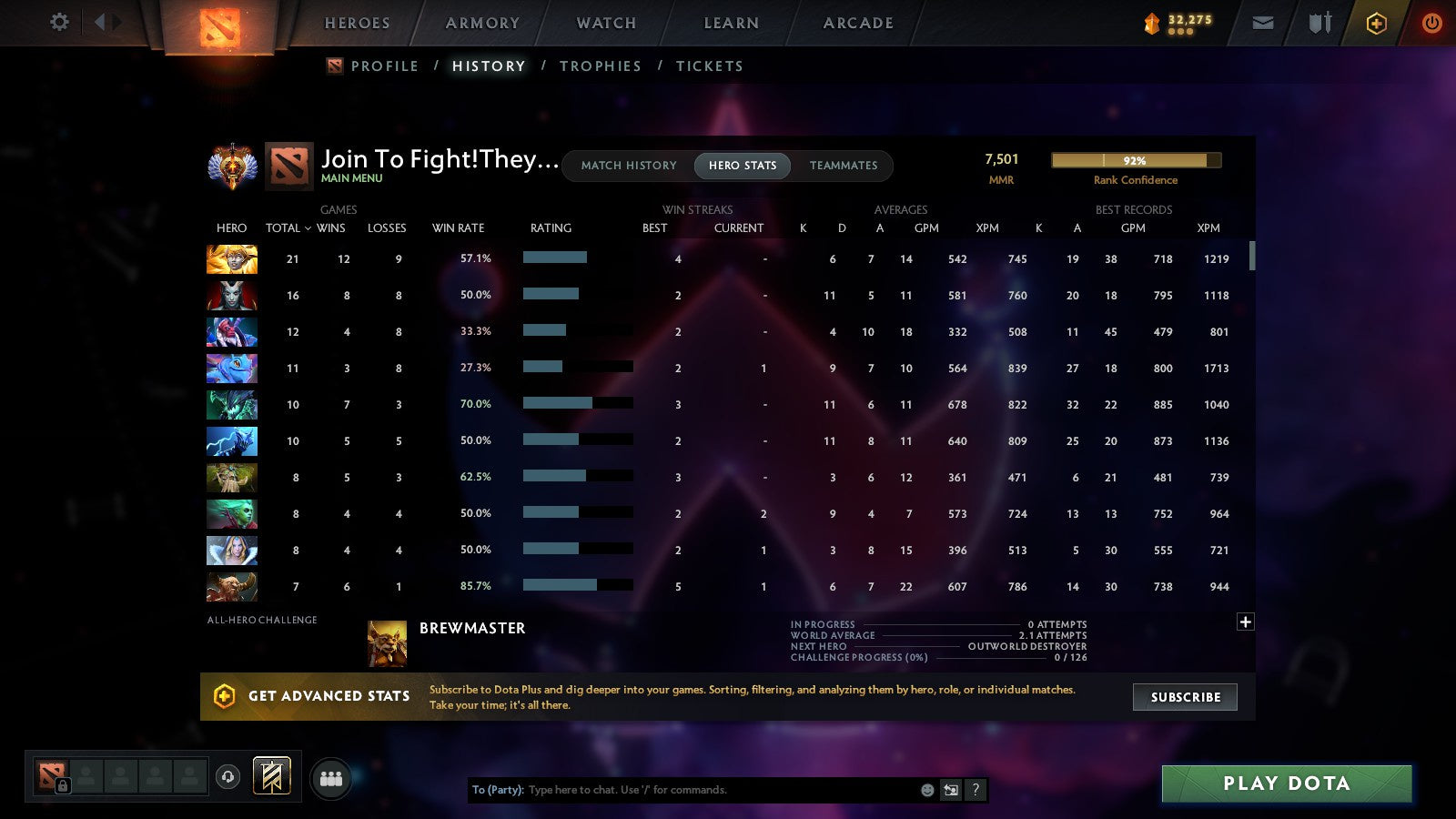Switch chat channel using the channel icon
Image resolution: width=1456 pixels, height=819 pixels.
(949, 790)
